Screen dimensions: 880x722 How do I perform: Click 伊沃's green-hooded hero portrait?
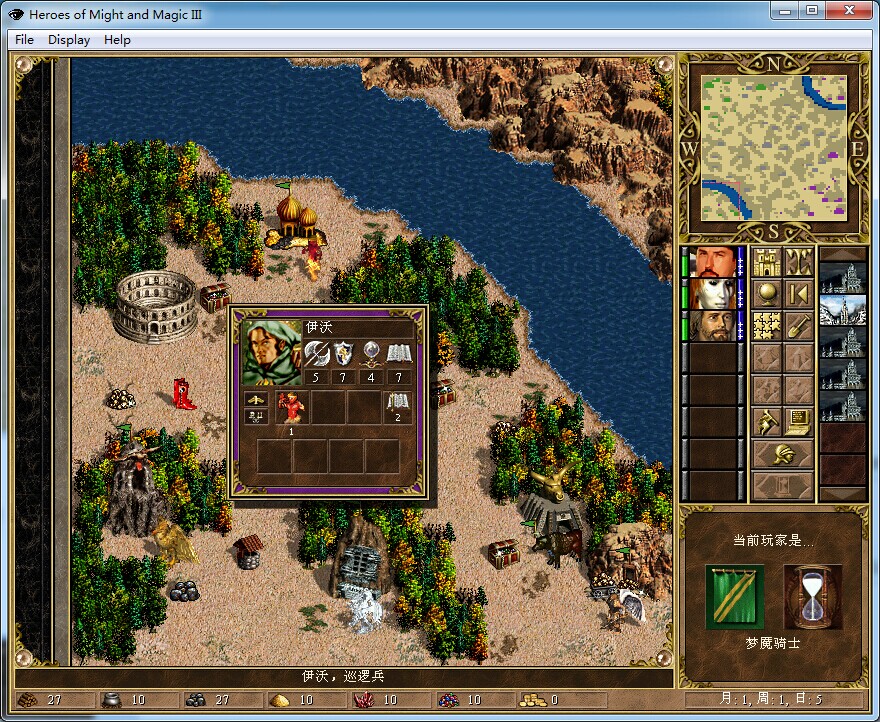pos(272,351)
